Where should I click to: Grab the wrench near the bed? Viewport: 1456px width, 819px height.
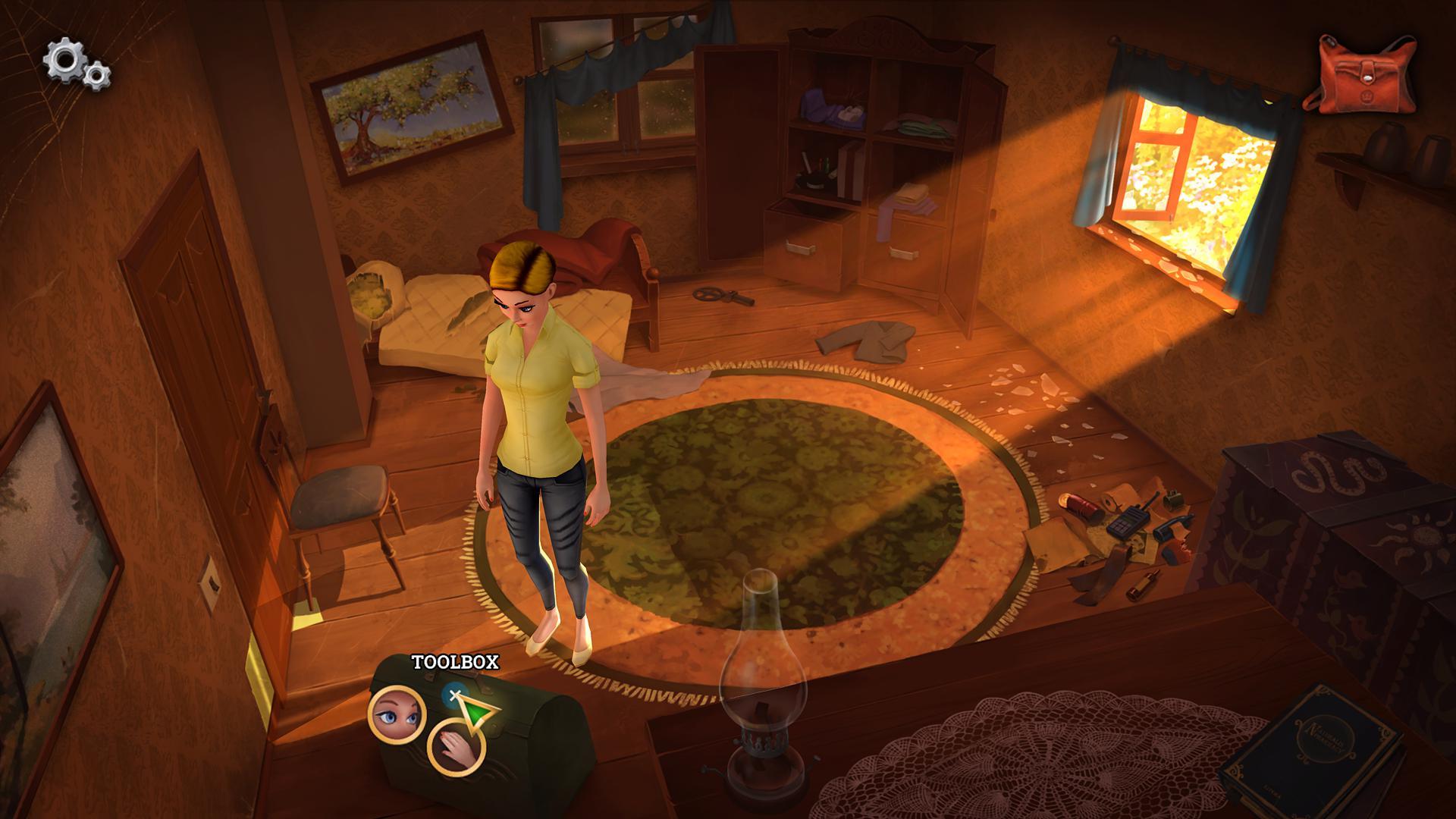(x=720, y=294)
